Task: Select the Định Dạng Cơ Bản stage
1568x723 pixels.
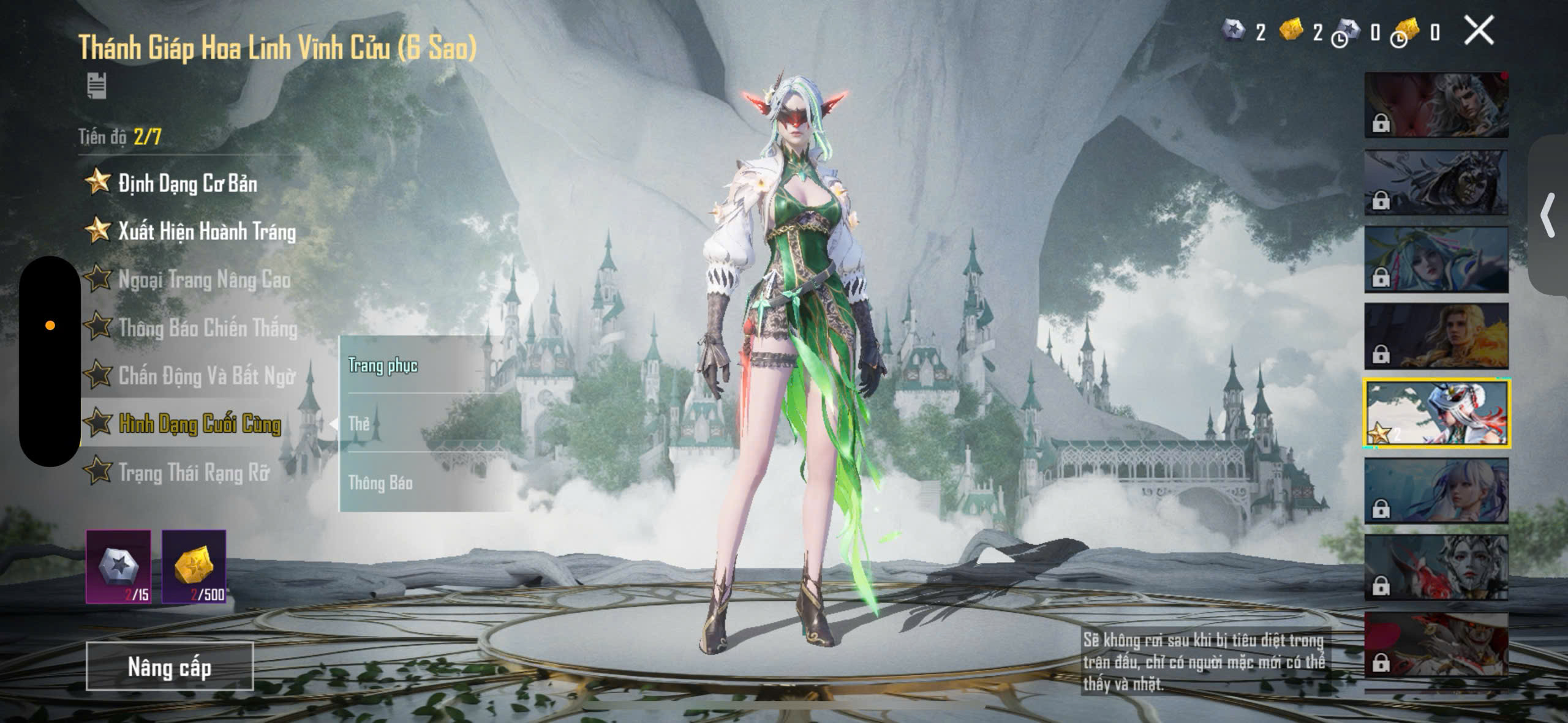Action: click(187, 183)
